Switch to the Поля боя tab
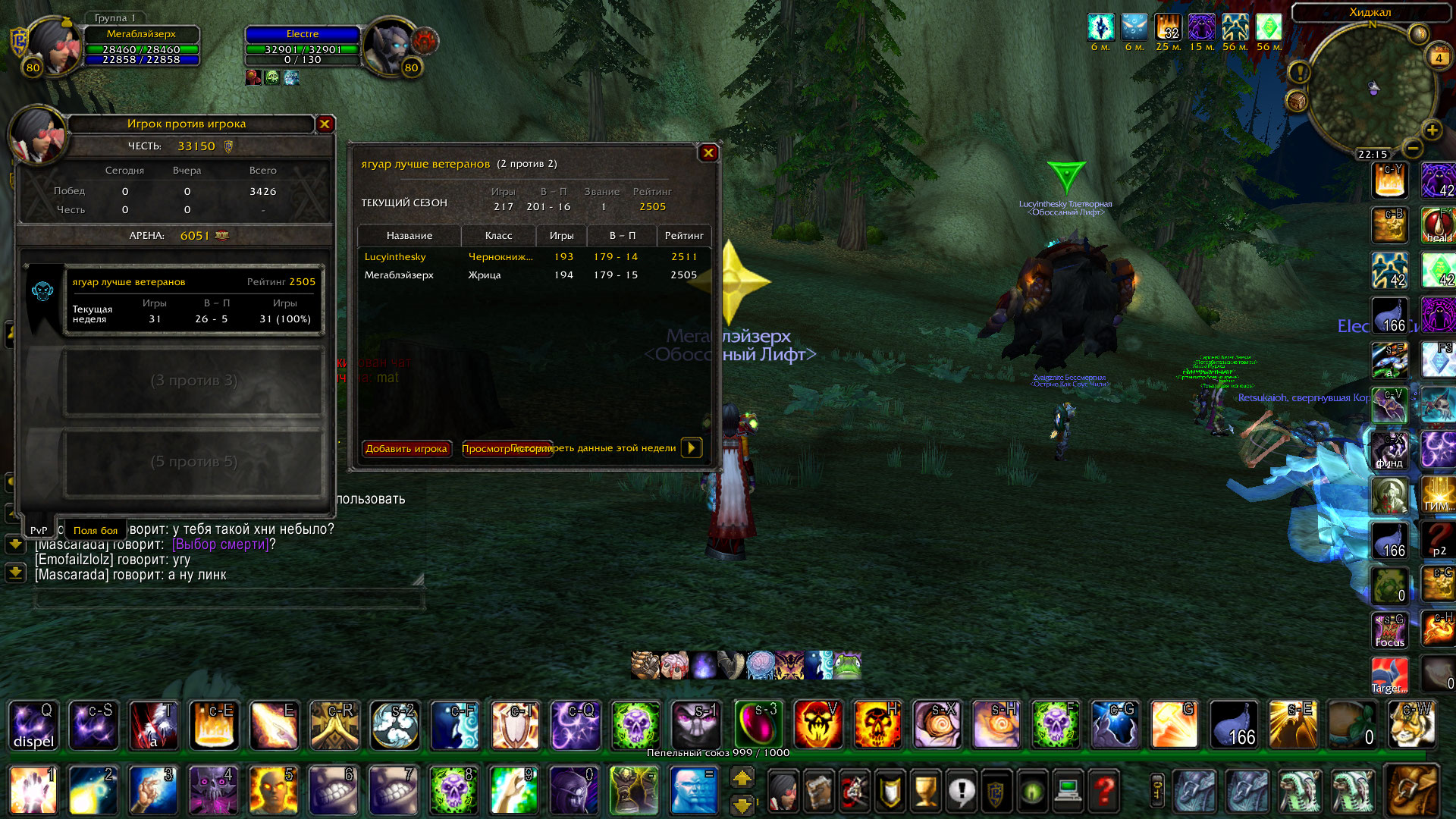Image resolution: width=1456 pixels, height=819 pixels. [x=96, y=530]
